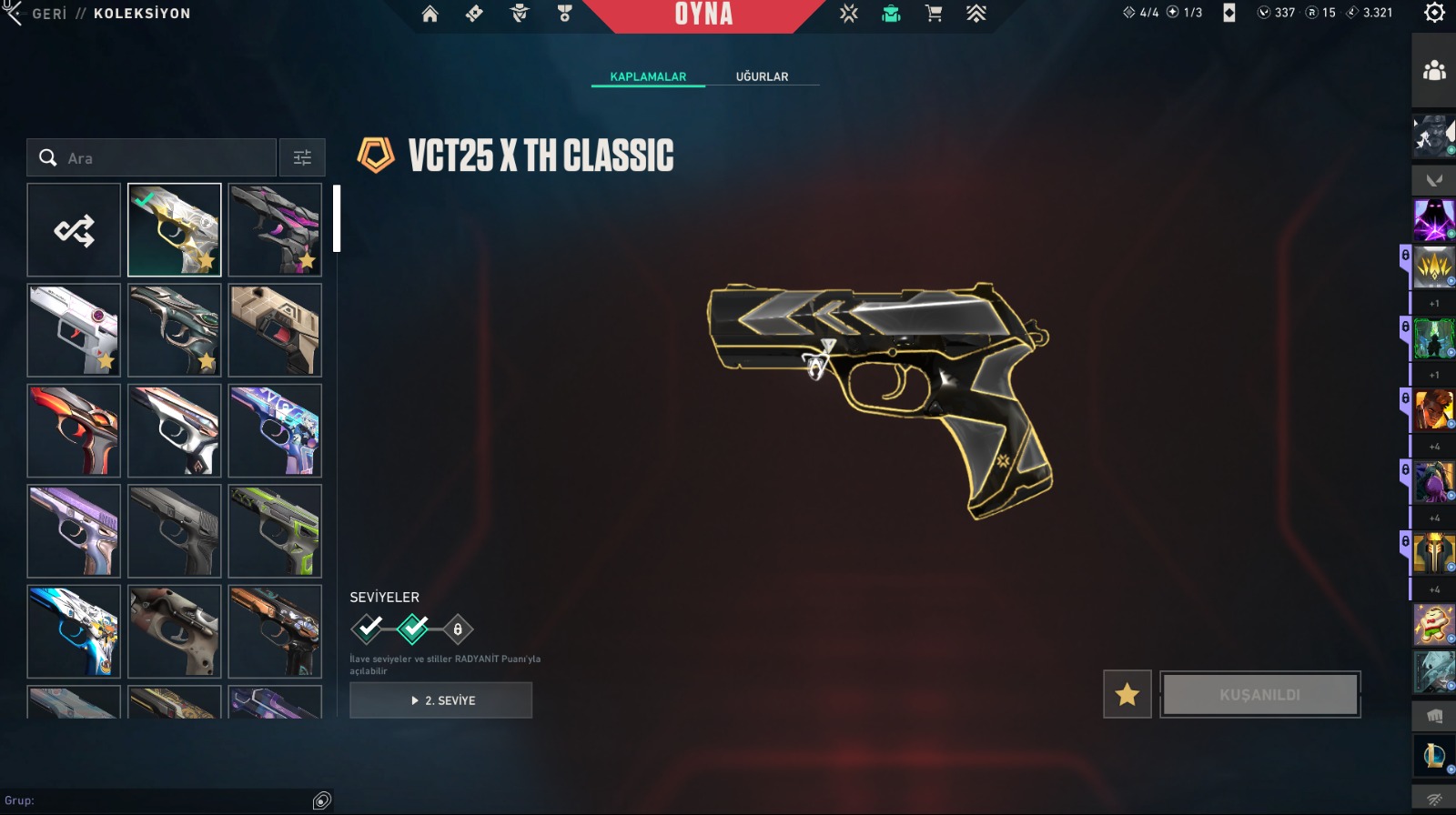The width and height of the screenshot is (1456, 815).
Task: Play the 2. SEVİYE preview video
Action: pyautogui.click(x=441, y=700)
